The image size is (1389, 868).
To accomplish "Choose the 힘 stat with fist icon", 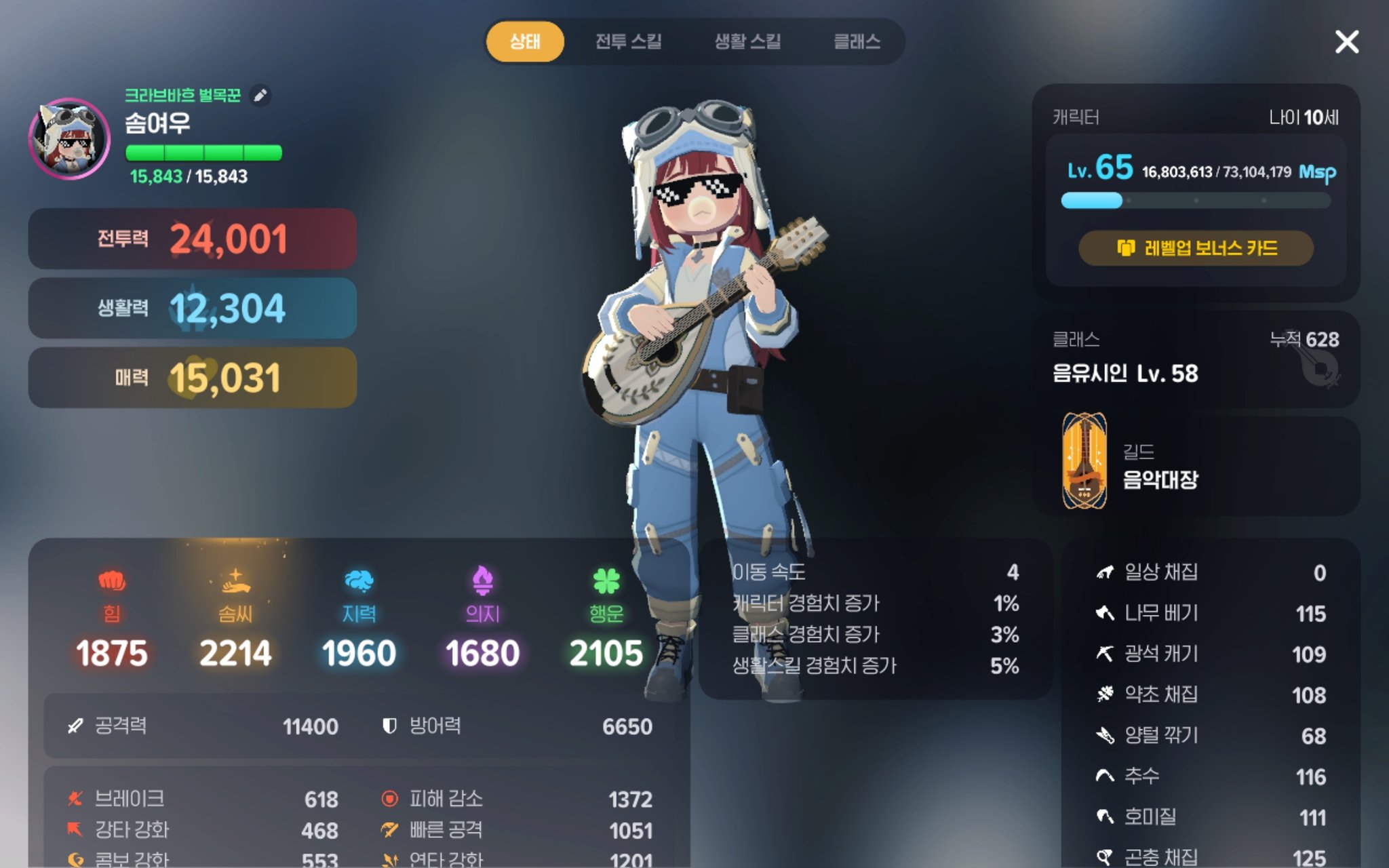I will point(112,617).
